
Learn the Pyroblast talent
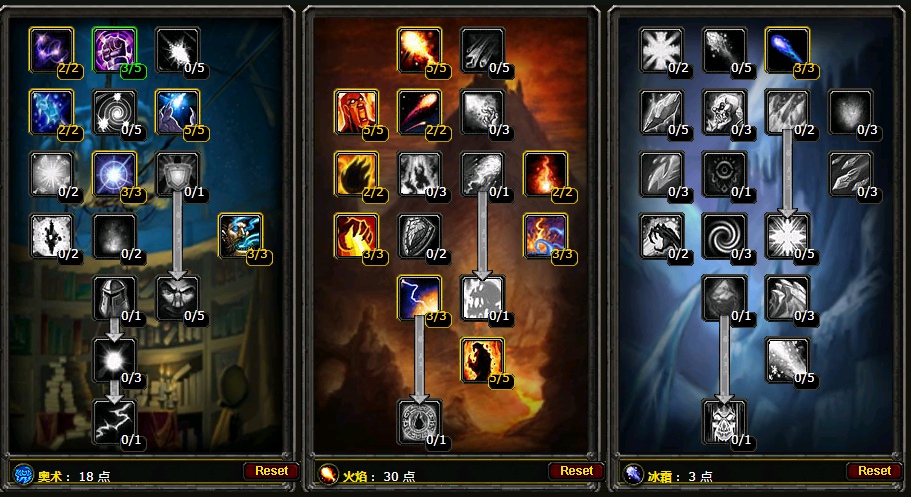coord(482,174)
